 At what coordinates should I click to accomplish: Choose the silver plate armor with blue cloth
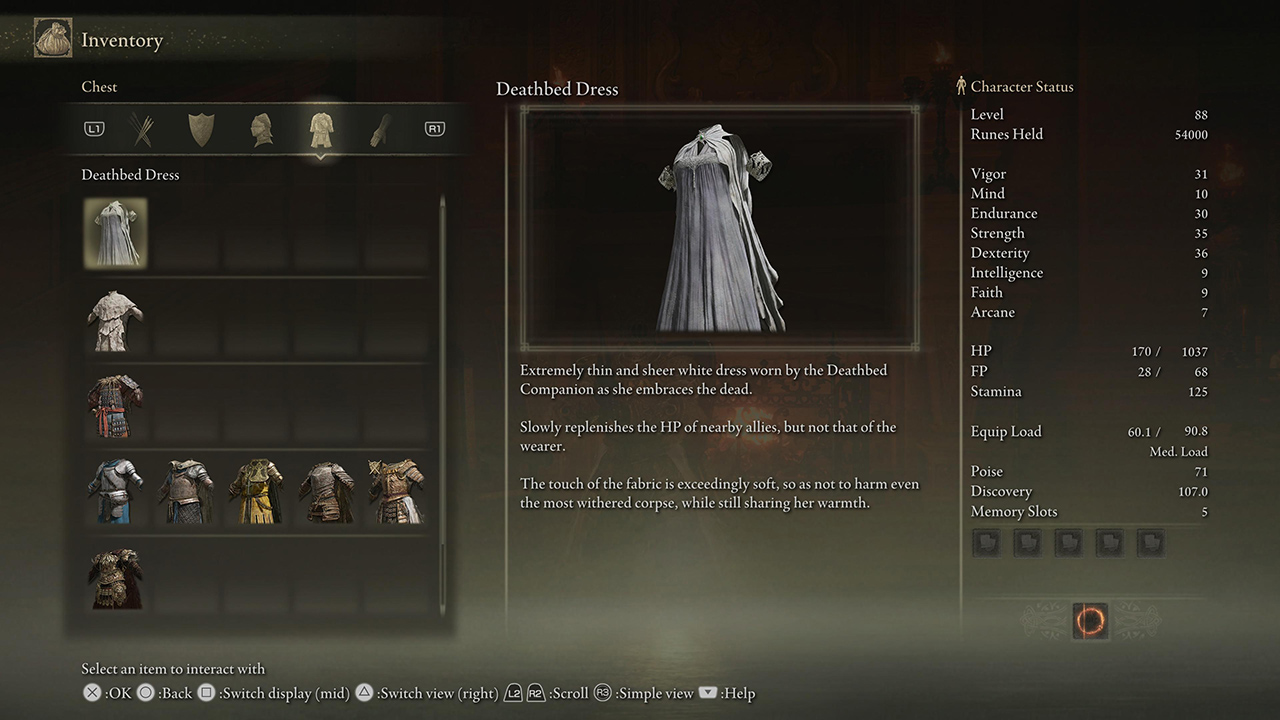115,492
